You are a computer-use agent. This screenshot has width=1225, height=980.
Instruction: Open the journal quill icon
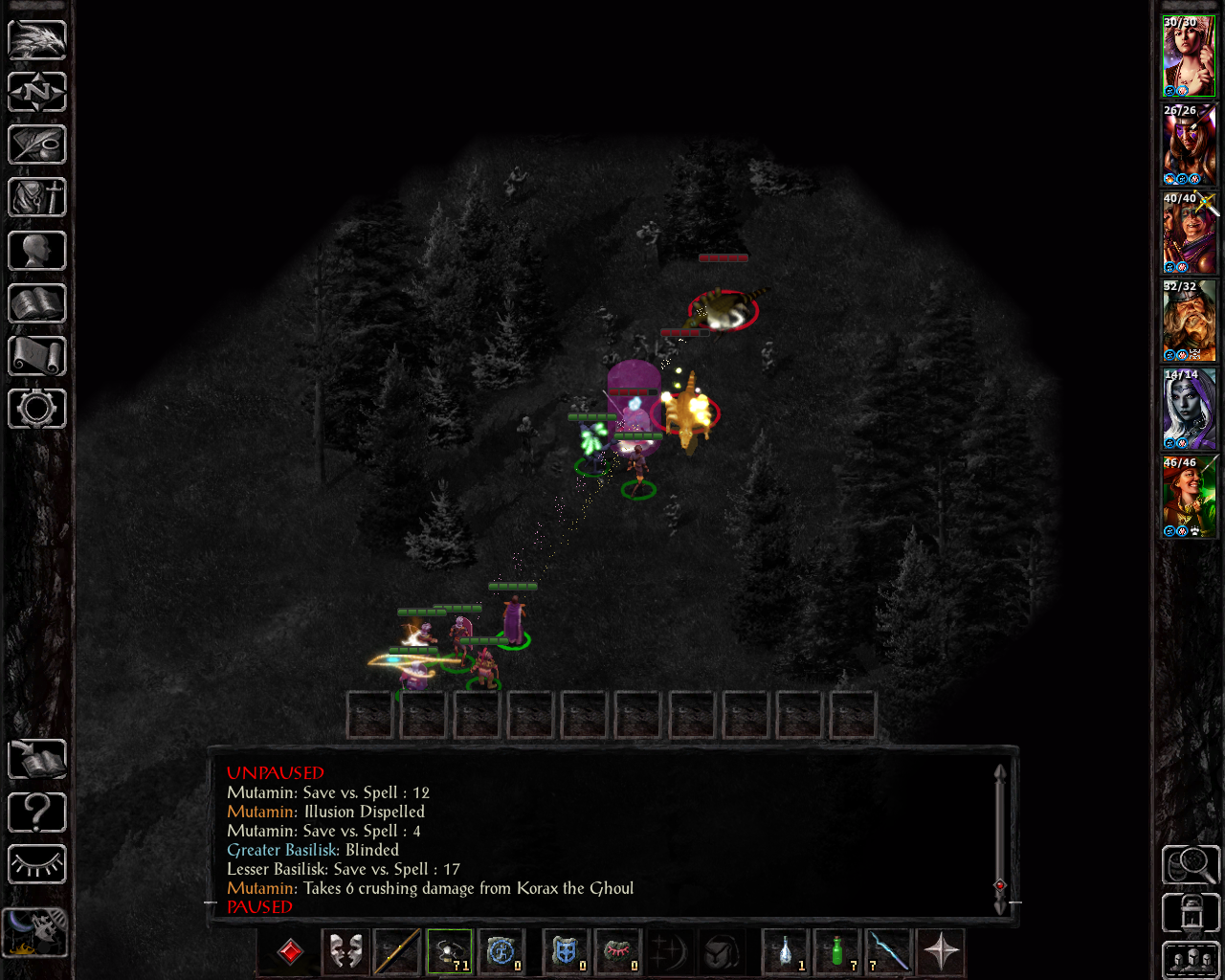[37, 145]
